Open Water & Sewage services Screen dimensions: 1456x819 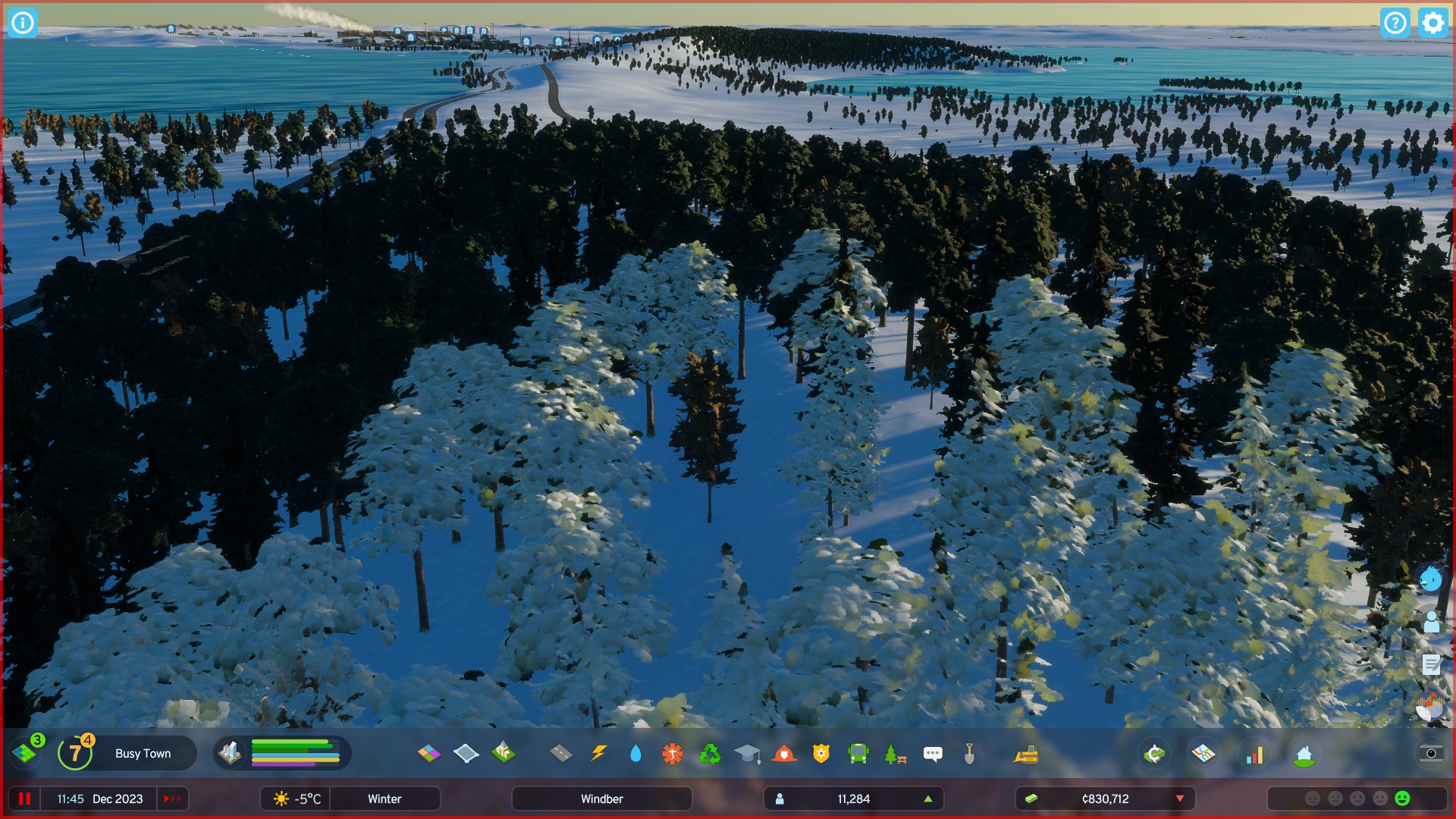coord(635,753)
